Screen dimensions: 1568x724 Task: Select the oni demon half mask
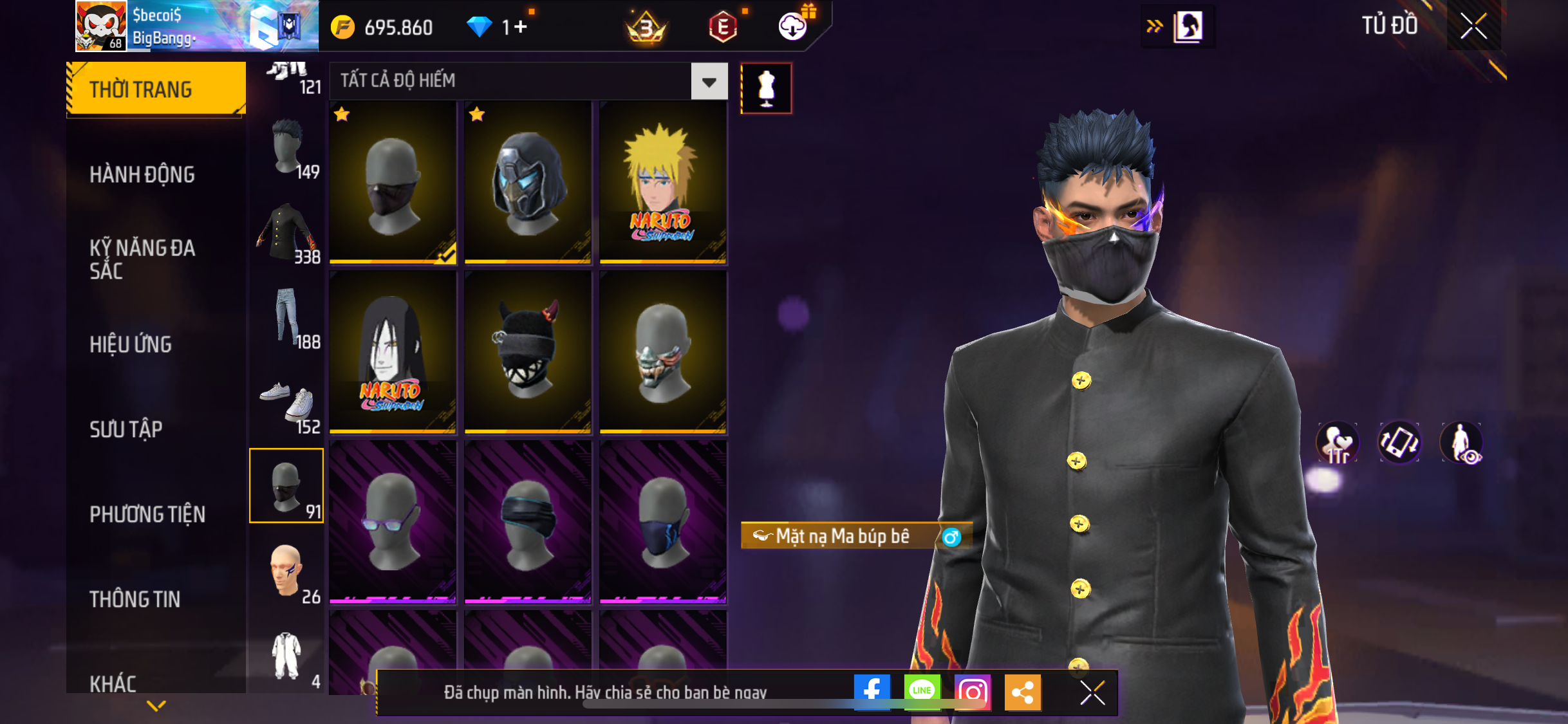pyautogui.click(x=663, y=352)
